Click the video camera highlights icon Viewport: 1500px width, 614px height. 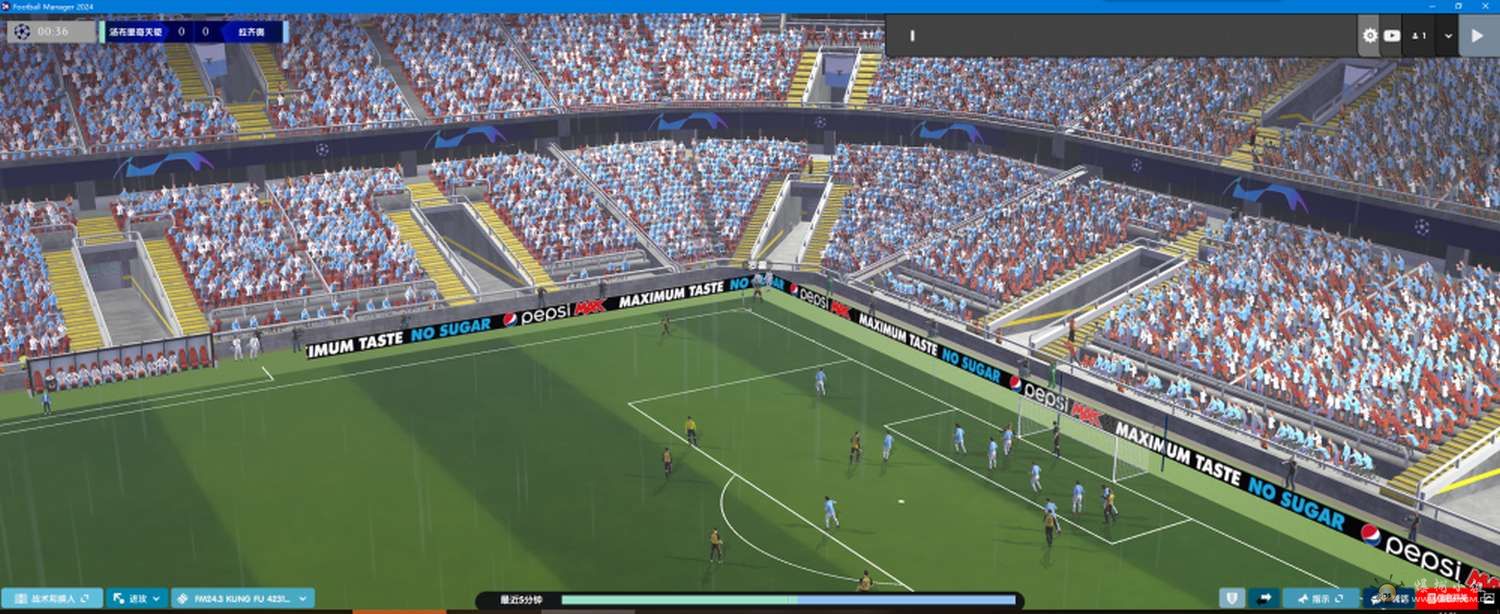pyautogui.click(x=1392, y=36)
